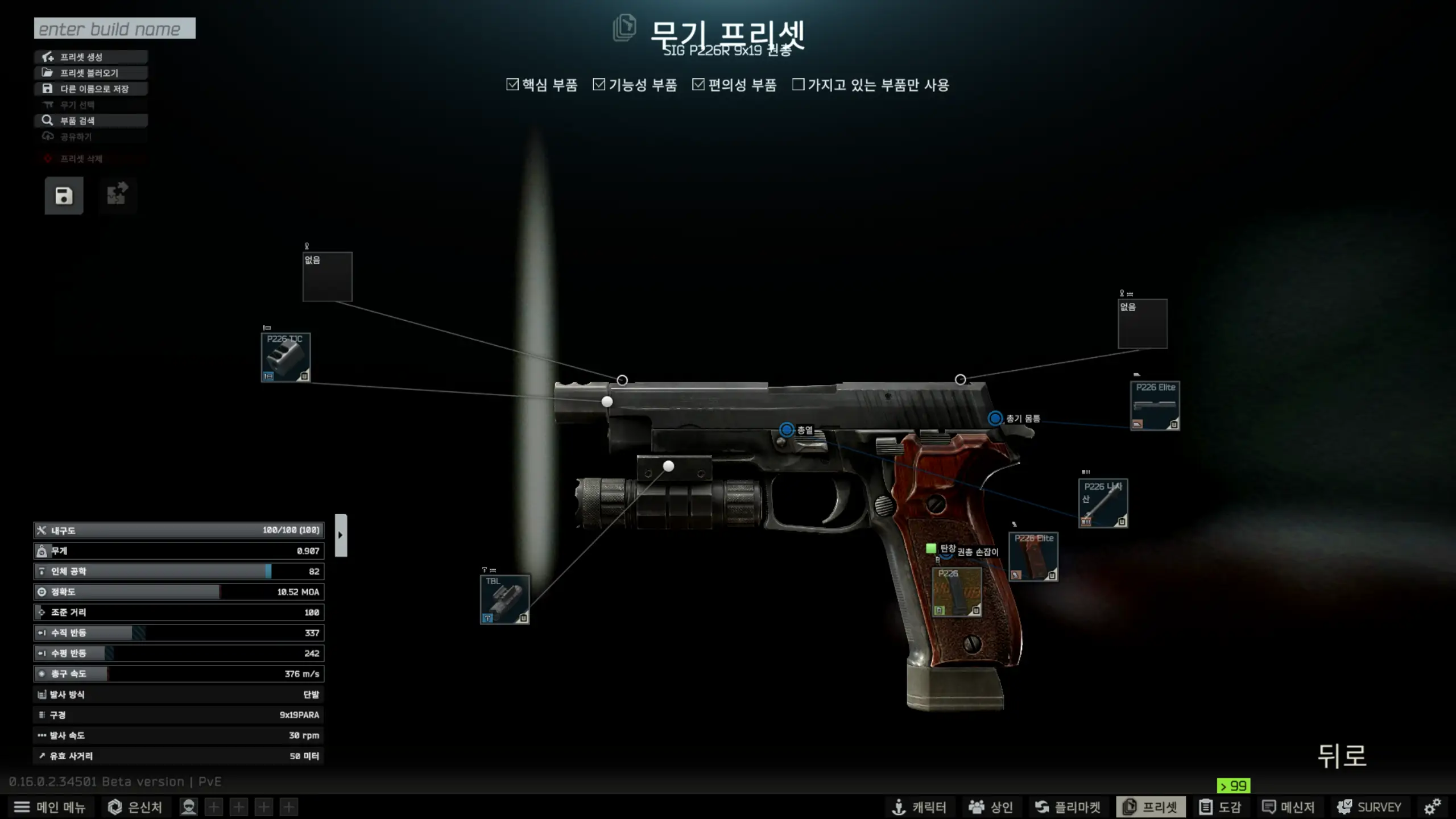The image size is (1456, 819).
Task: Toggle the functional parts checkbox (기능성 부품)
Action: coord(599,85)
